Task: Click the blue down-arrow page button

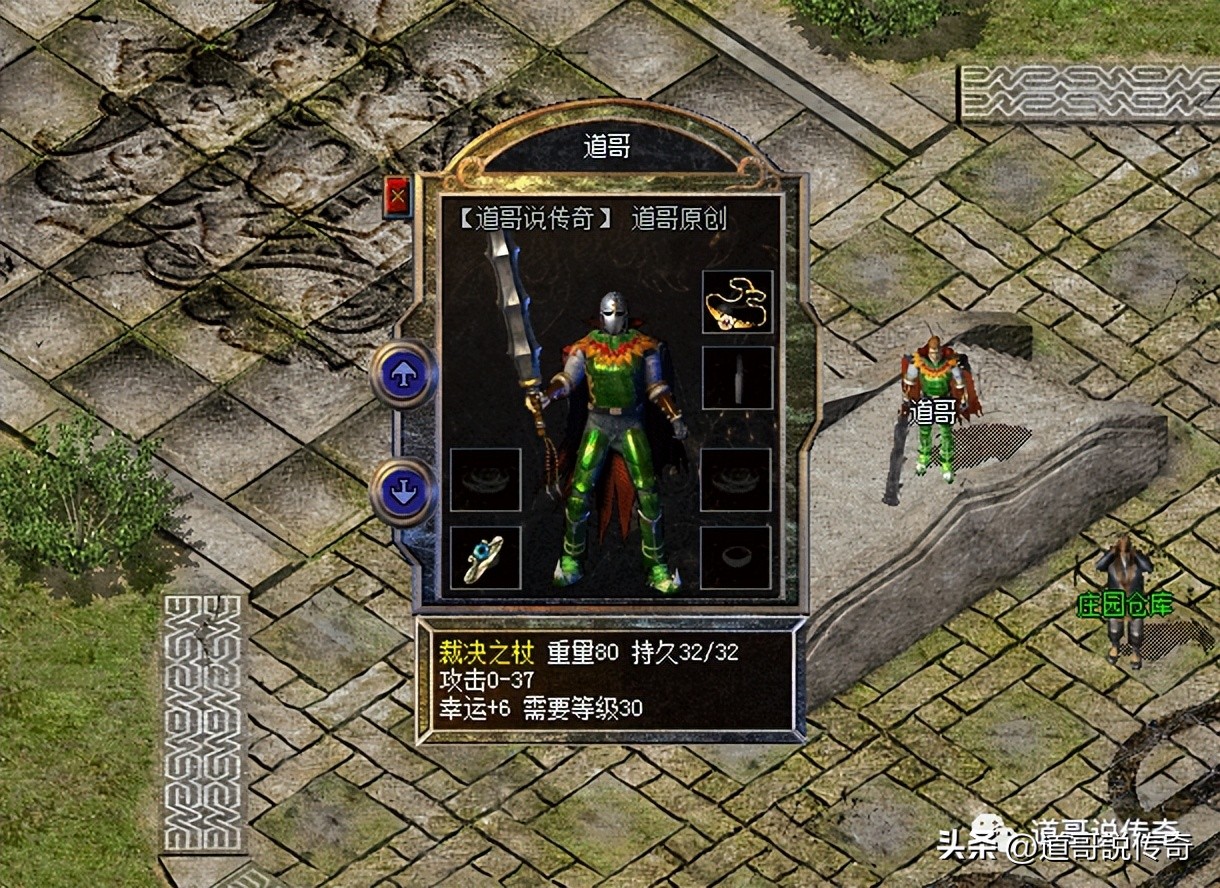Action: click(x=403, y=491)
